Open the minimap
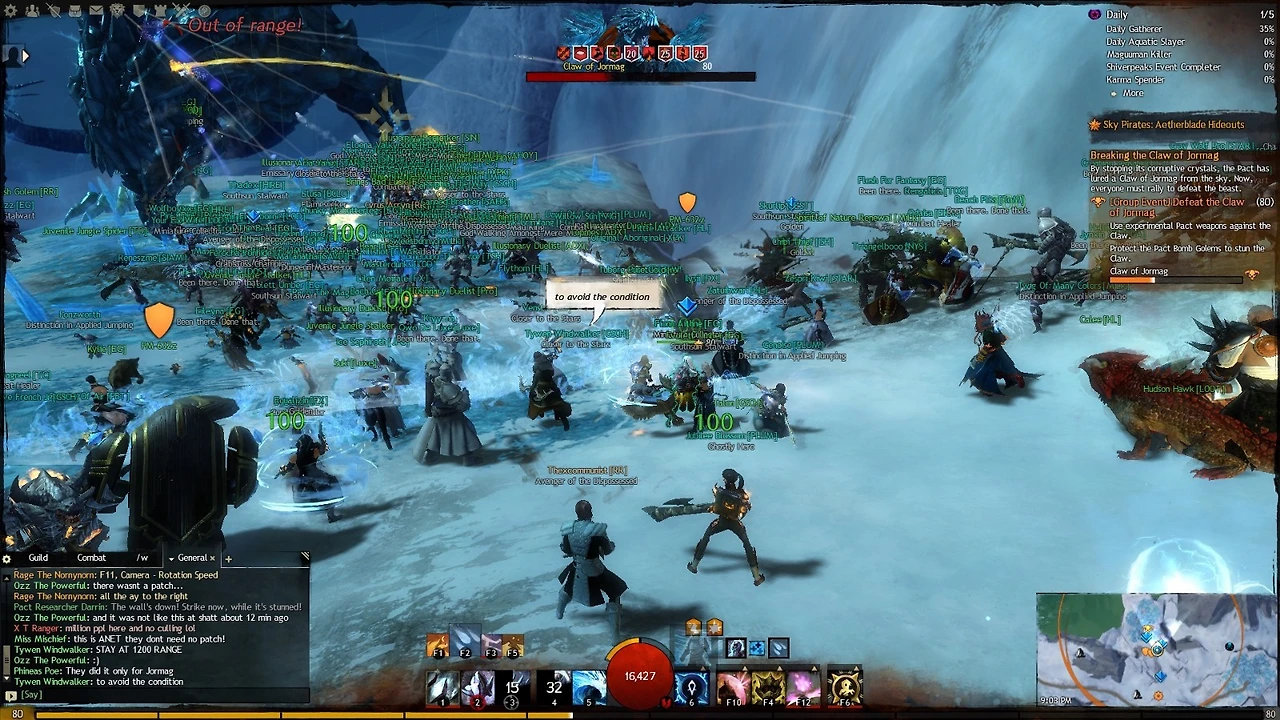The width and height of the screenshot is (1280, 720). (x=1155, y=650)
